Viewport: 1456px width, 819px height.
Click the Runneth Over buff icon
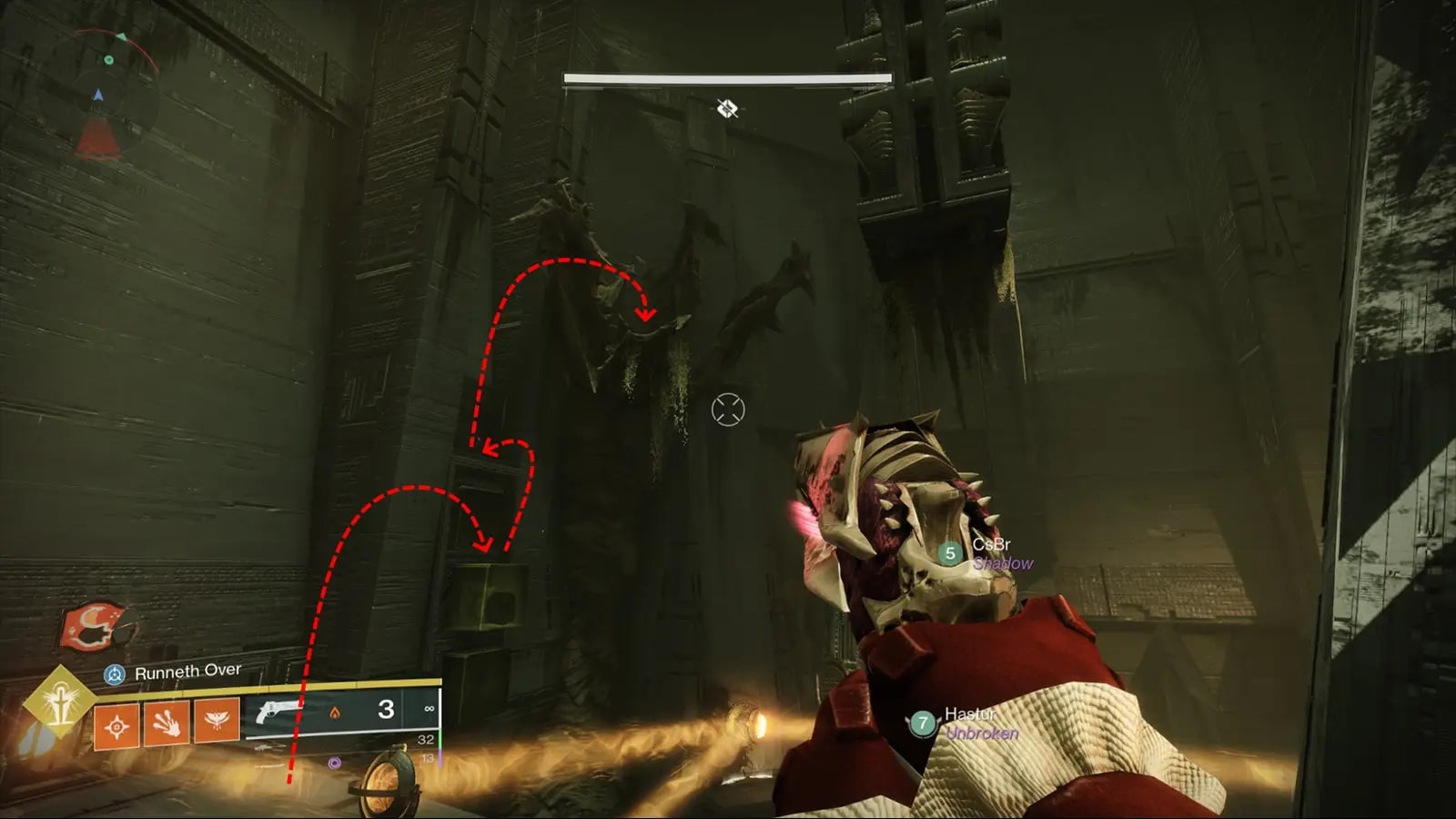point(115,675)
